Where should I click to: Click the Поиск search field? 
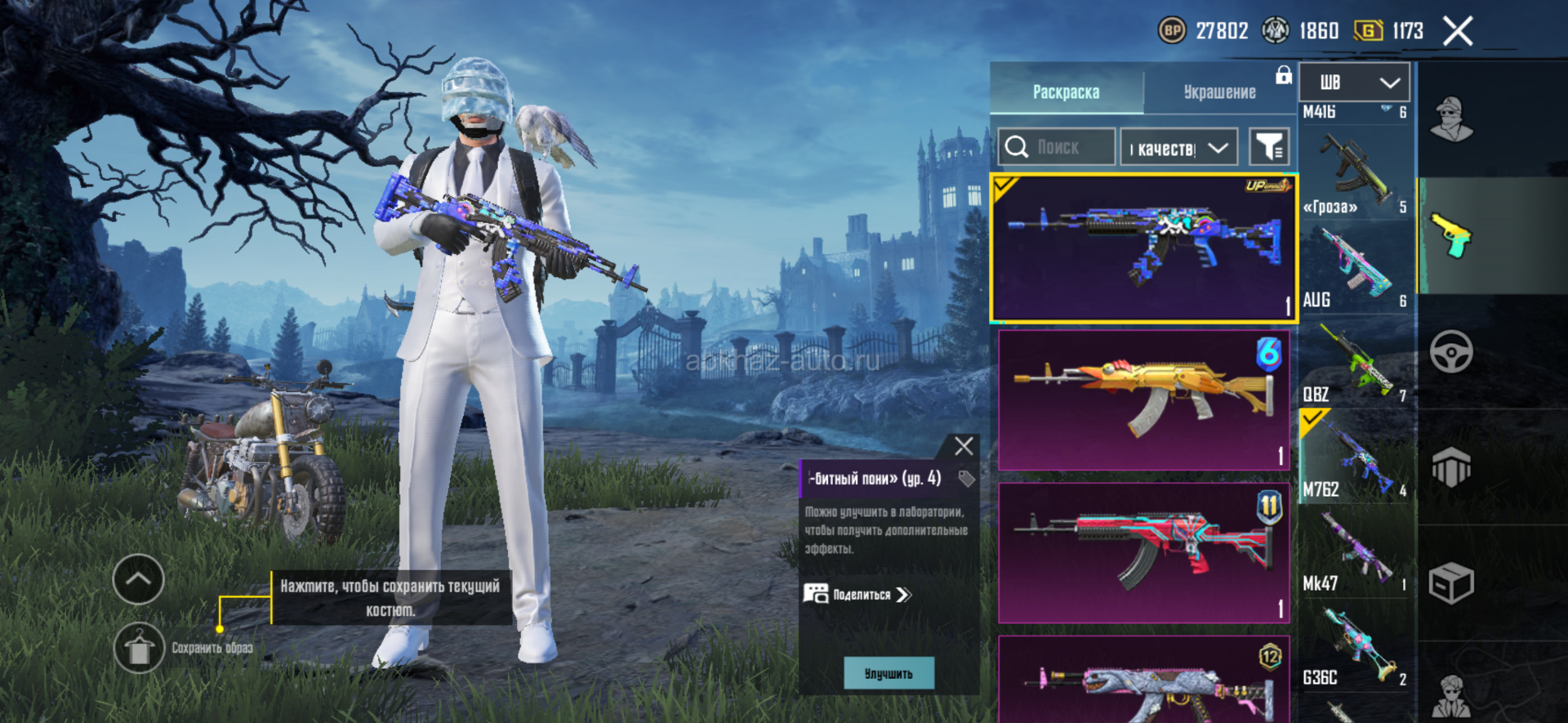pyautogui.click(x=1057, y=147)
